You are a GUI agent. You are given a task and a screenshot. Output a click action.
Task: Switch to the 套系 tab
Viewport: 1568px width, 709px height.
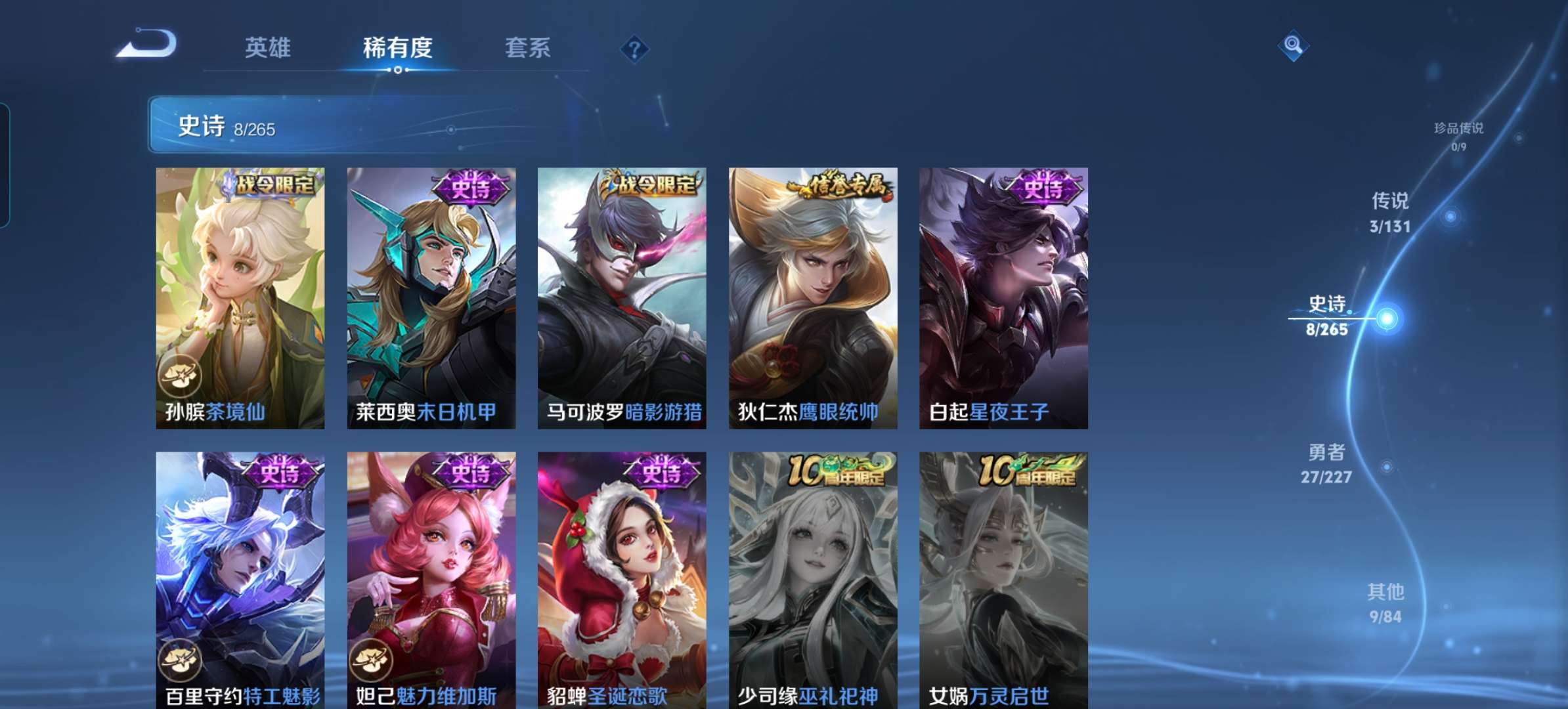click(x=527, y=47)
